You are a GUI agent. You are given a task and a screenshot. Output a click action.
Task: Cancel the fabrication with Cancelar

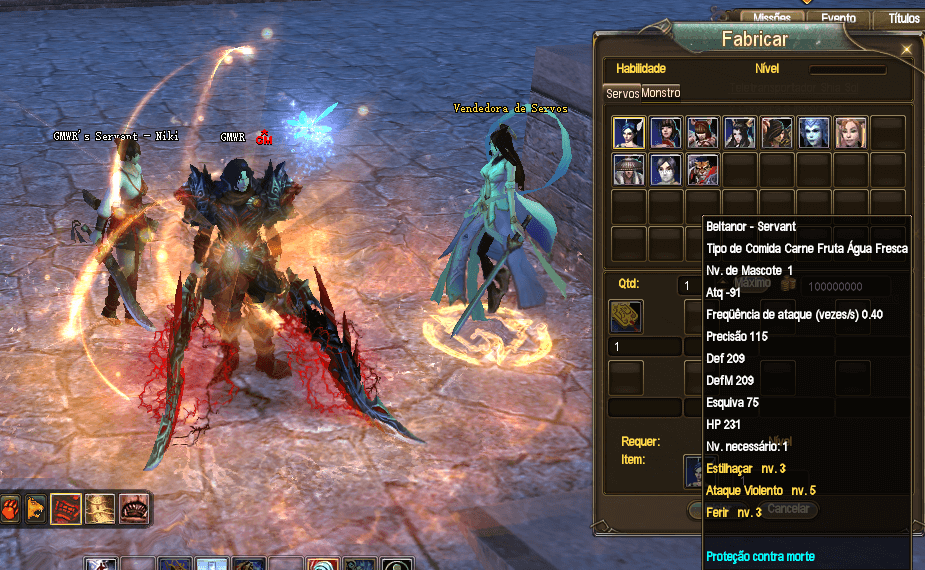click(x=787, y=509)
